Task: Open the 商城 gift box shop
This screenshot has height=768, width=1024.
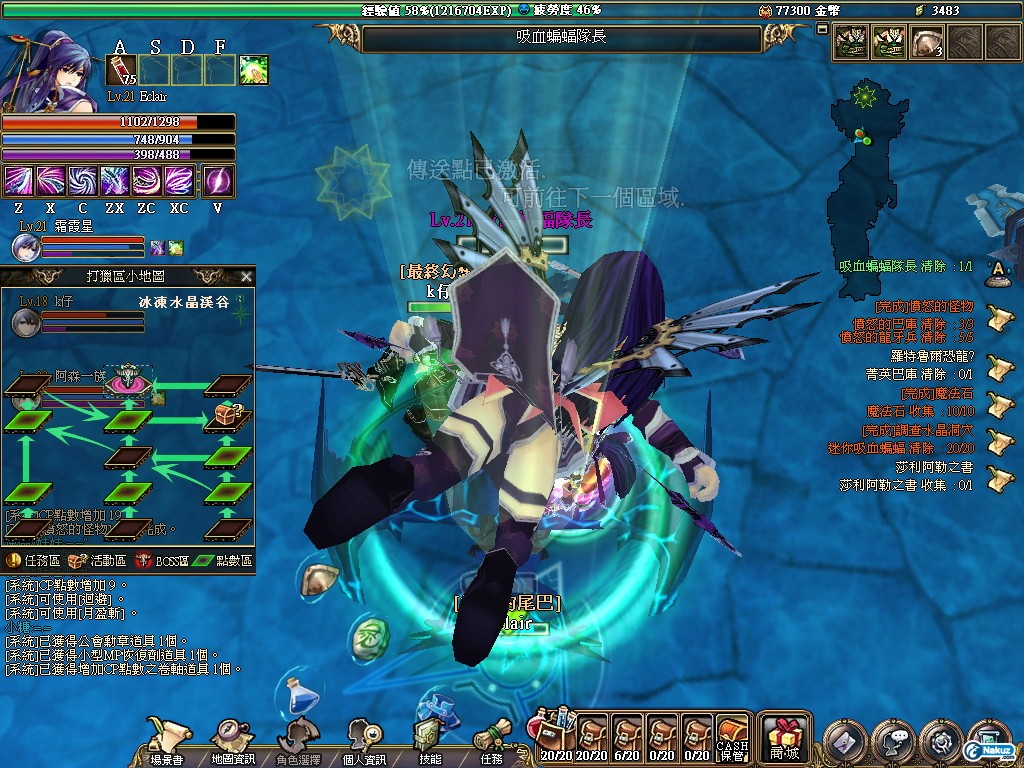Action: tap(785, 738)
